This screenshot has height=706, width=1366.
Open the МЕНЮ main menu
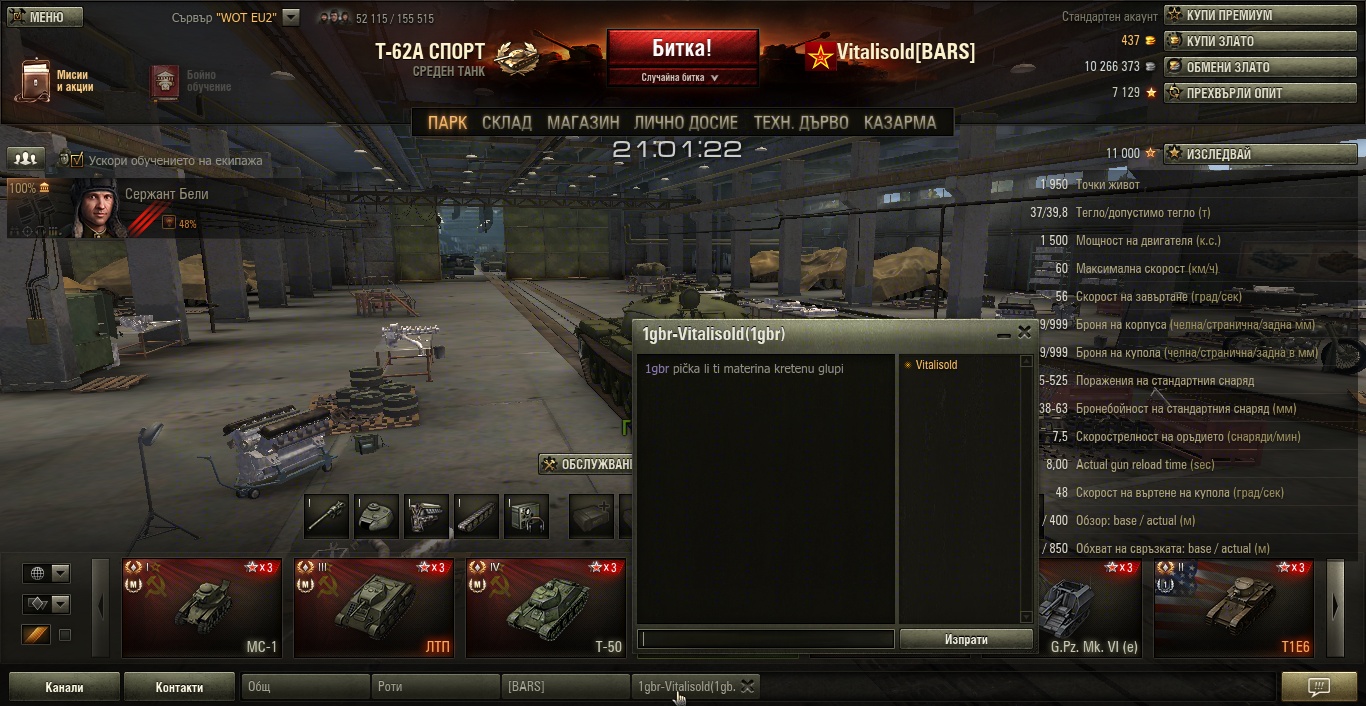click(x=45, y=17)
